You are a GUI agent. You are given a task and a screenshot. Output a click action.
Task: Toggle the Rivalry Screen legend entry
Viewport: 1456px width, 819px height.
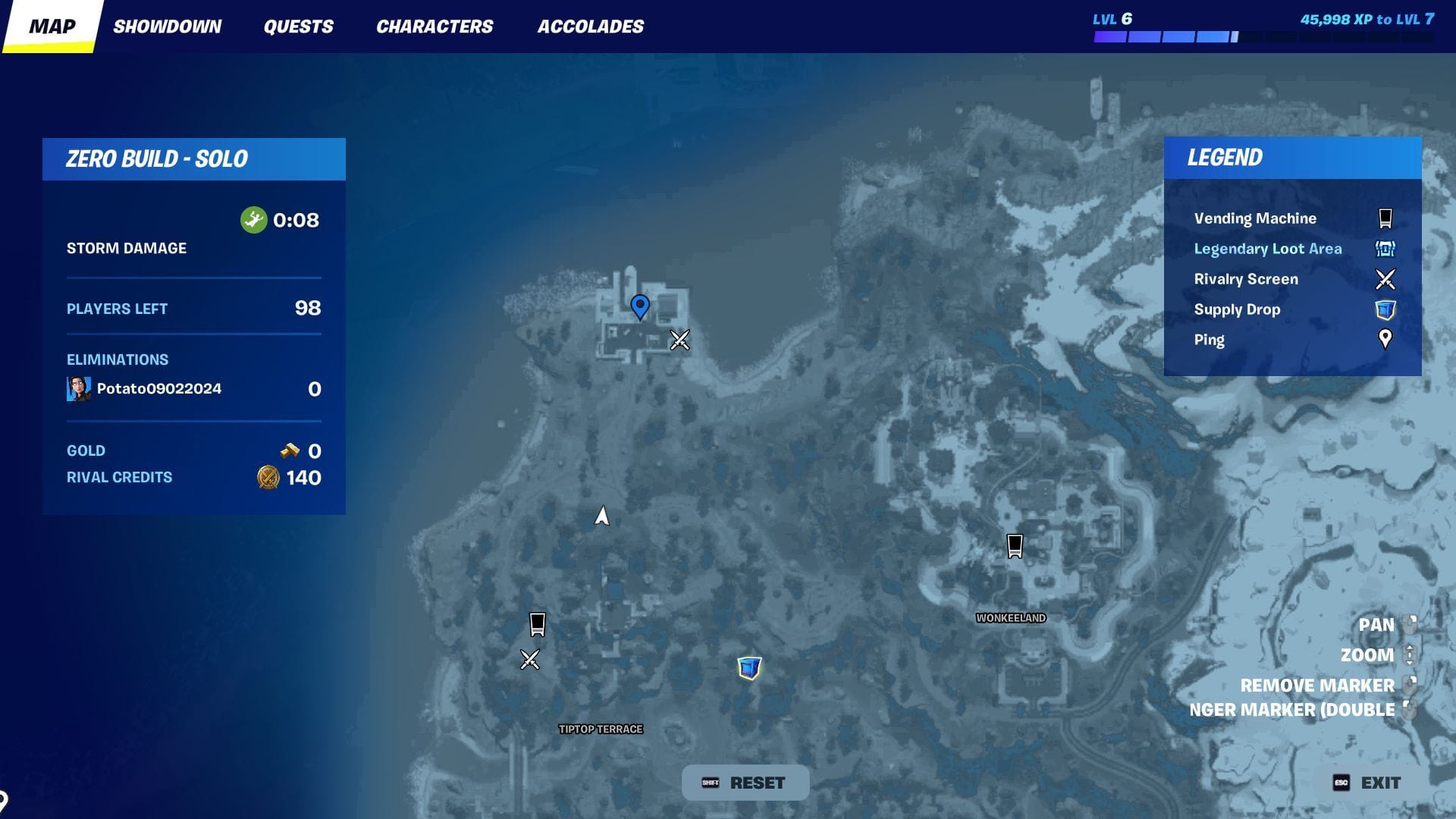pyautogui.click(x=1246, y=279)
